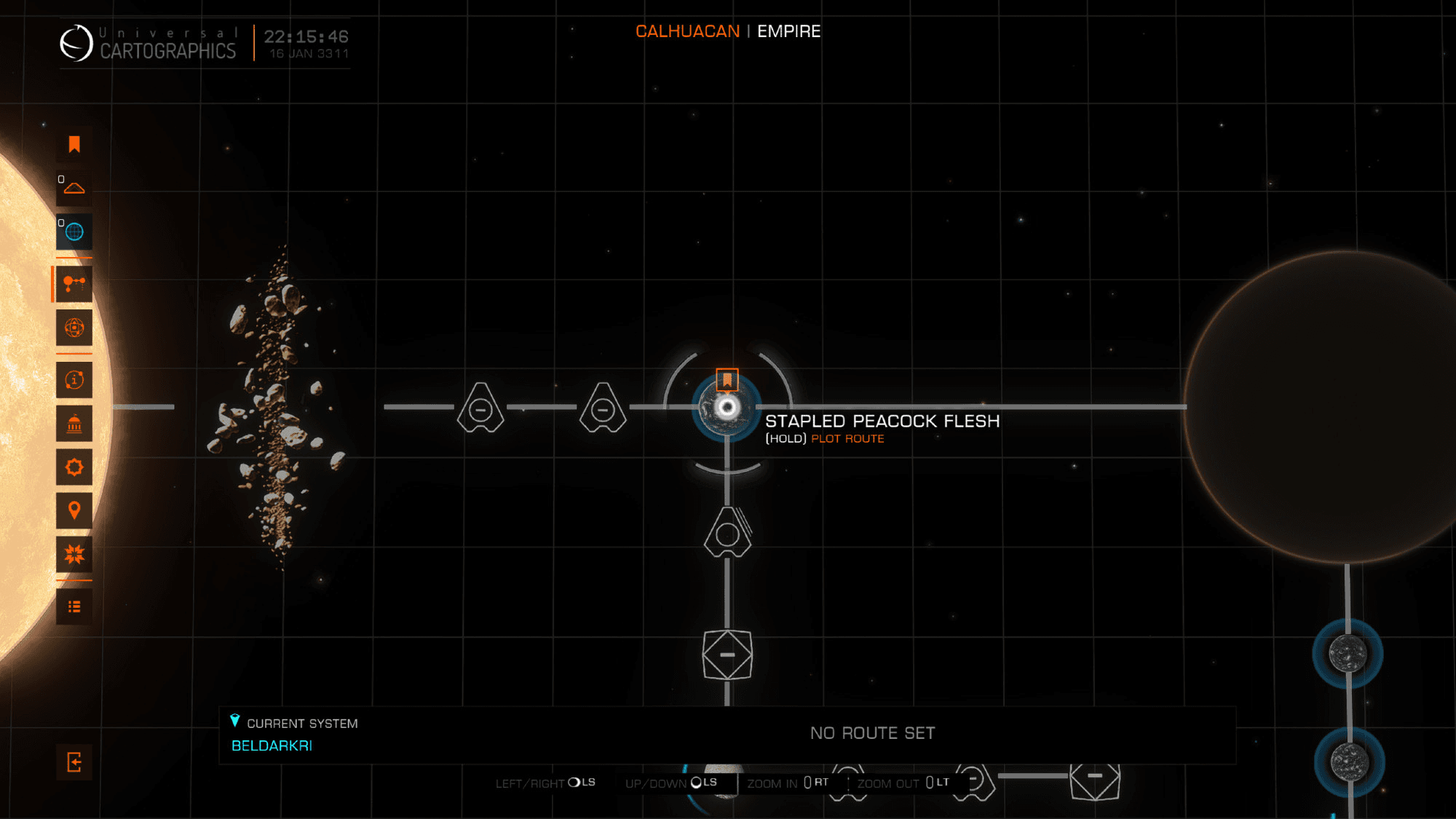
Task: Select the starburst icon in the sidebar
Action: (74, 555)
